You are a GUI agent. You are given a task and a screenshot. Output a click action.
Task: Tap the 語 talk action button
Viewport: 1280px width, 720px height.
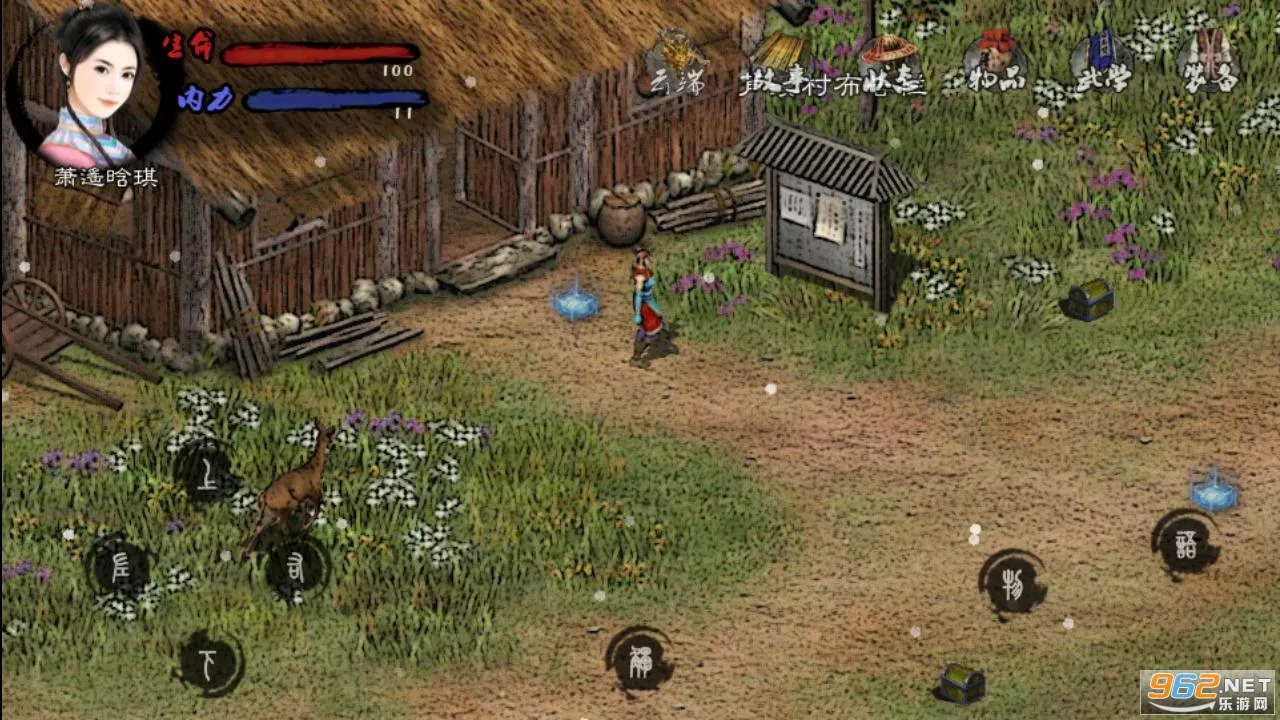click(1185, 544)
